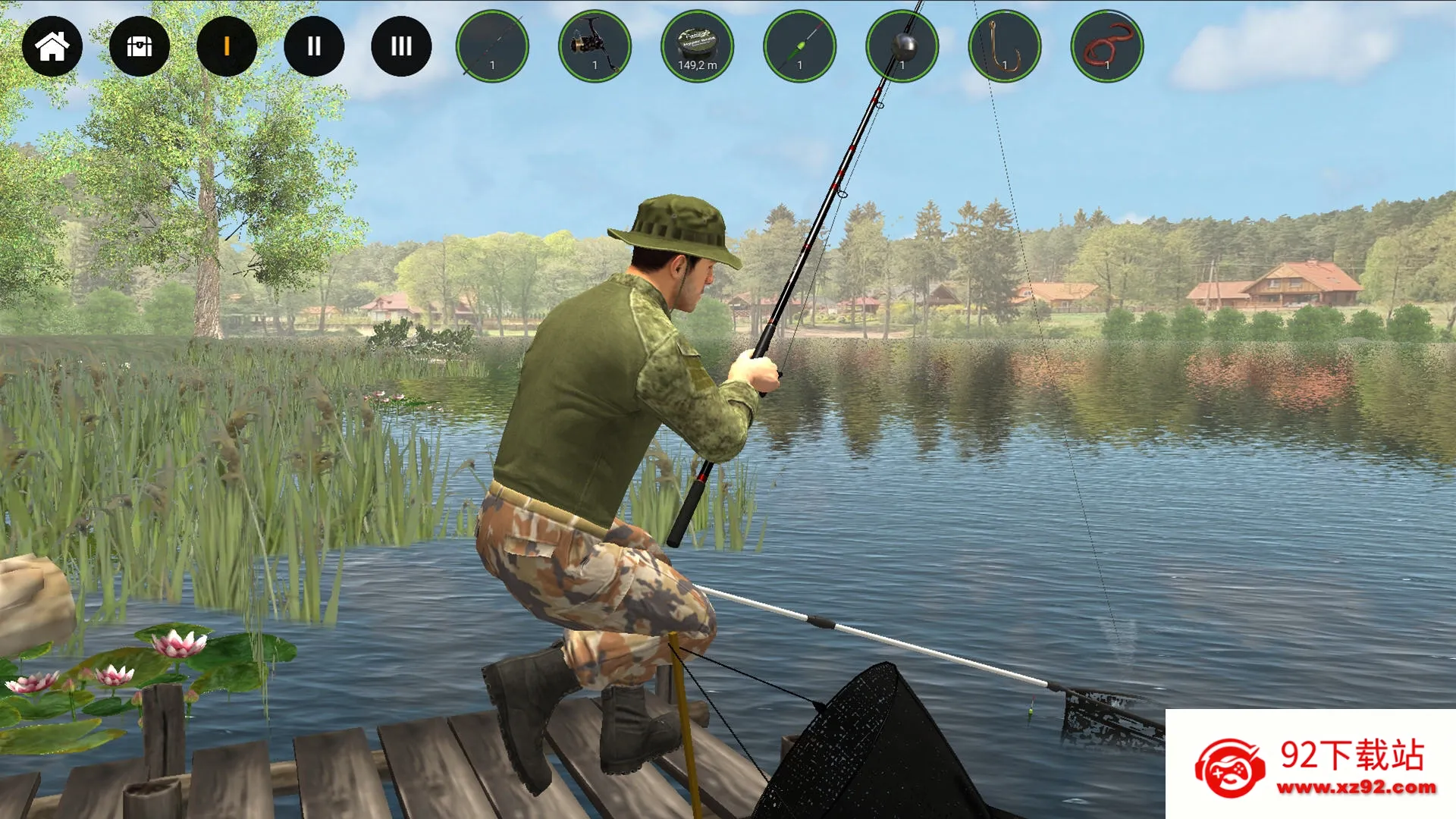Choose the fishing line spool slot
This screenshot has width=1456, height=819.
click(697, 46)
